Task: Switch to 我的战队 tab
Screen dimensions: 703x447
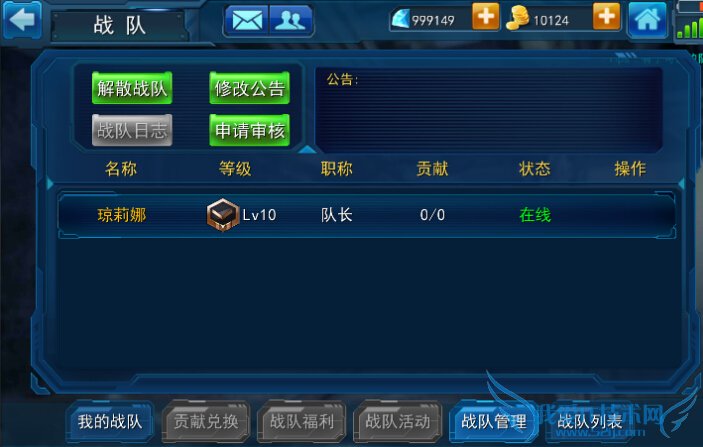Action: click(x=110, y=421)
